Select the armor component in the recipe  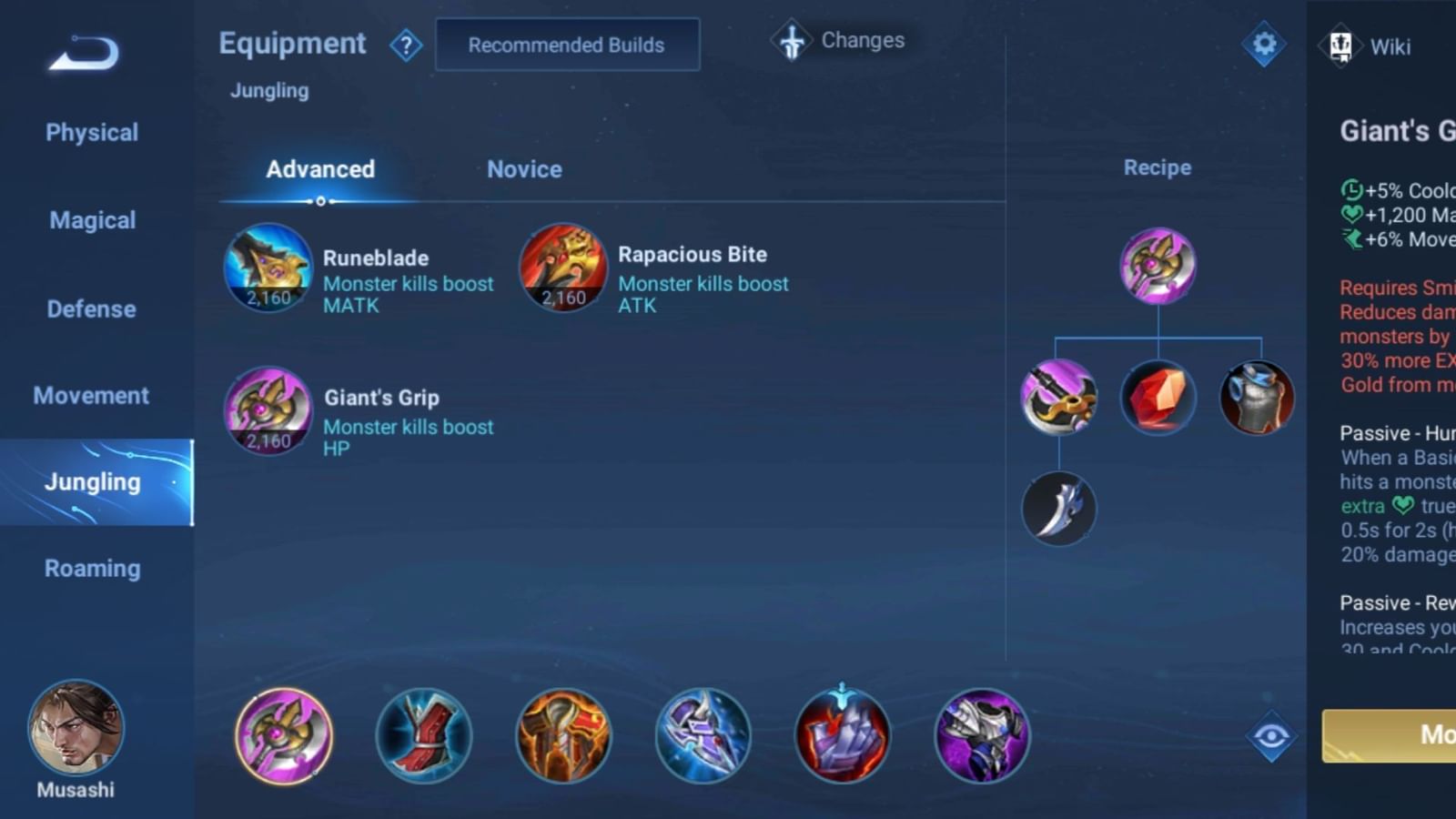point(1258,395)
